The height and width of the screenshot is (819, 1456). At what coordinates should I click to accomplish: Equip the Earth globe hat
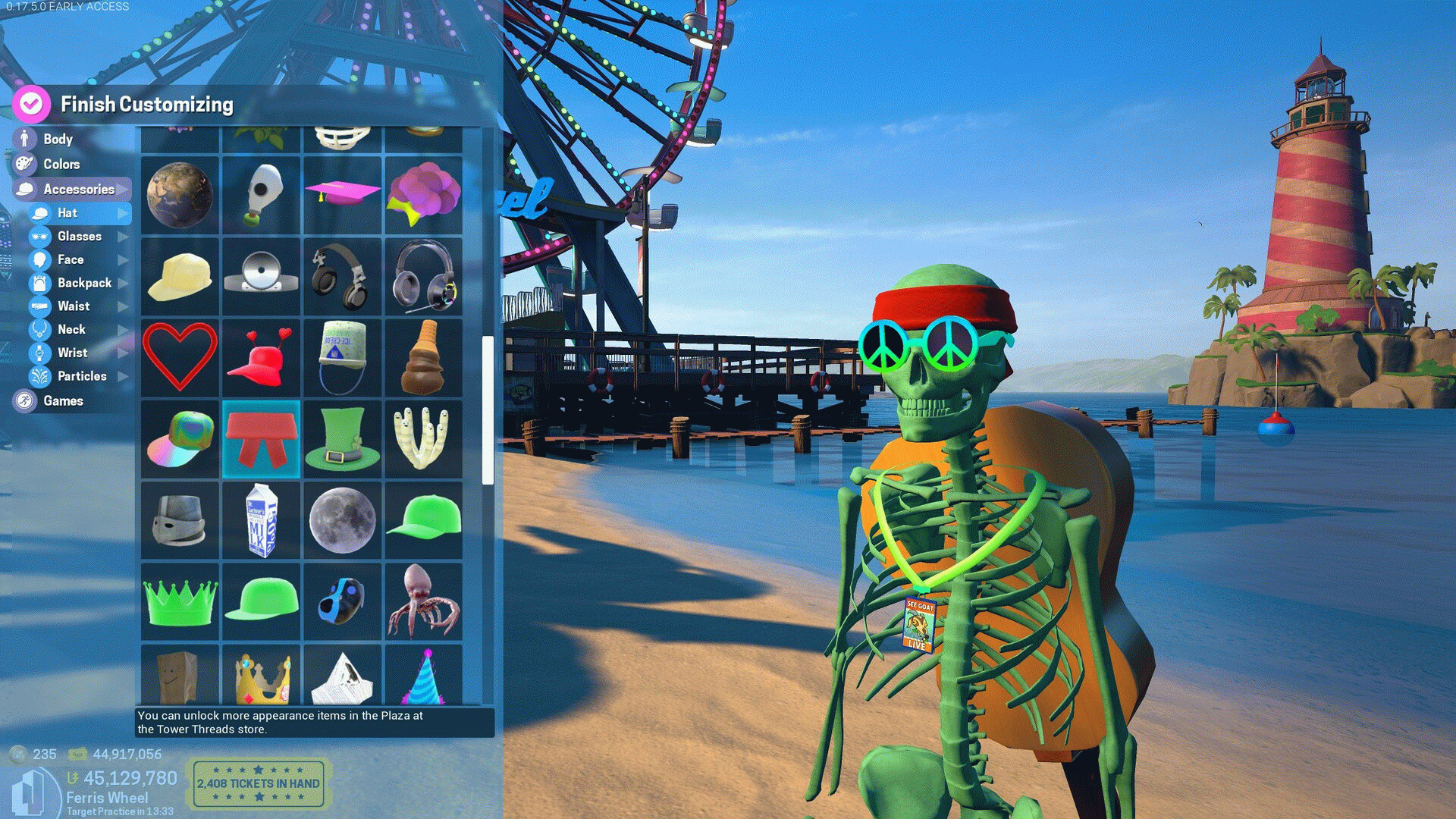180,195
